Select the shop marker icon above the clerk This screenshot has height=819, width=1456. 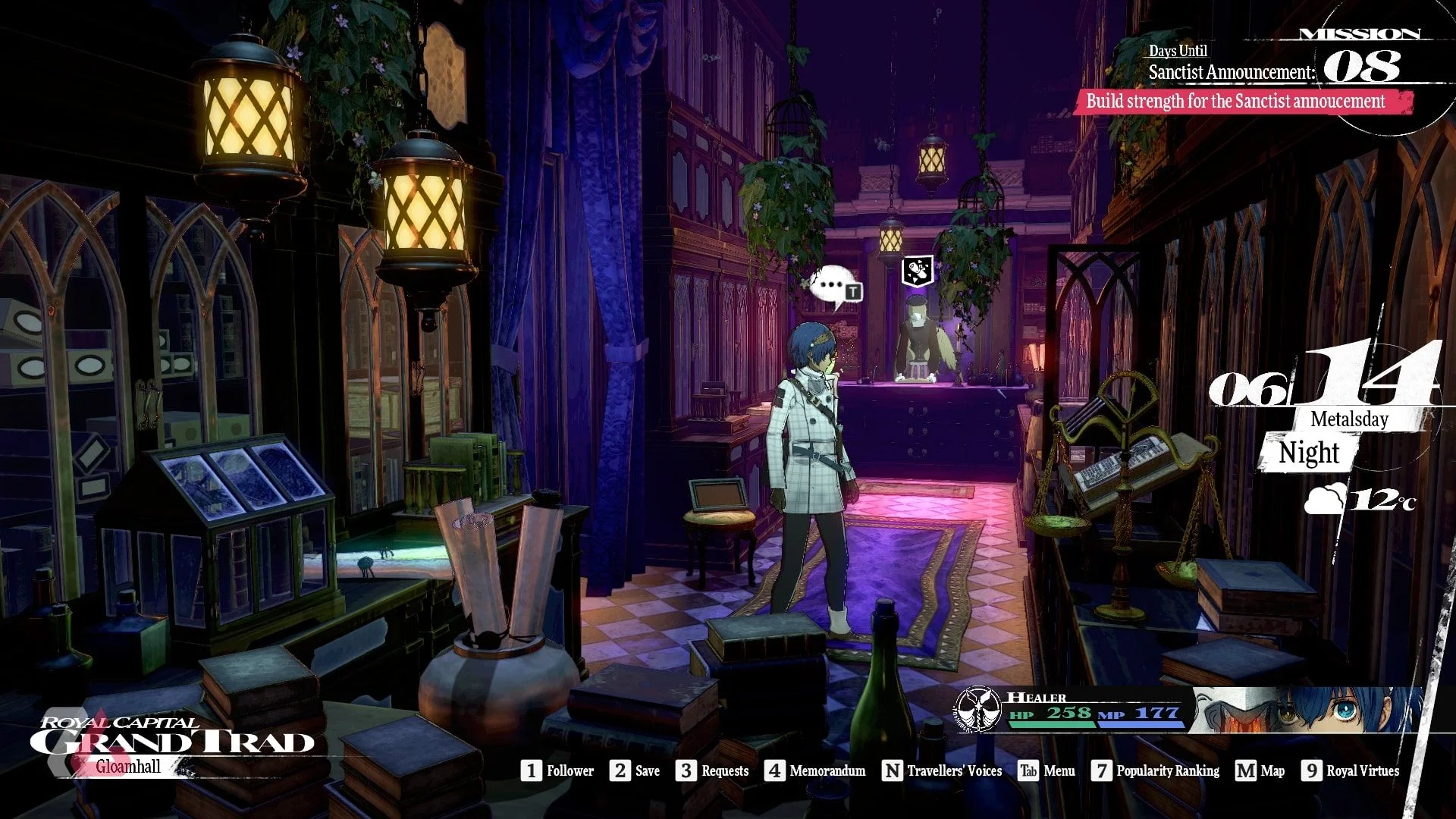917,271
